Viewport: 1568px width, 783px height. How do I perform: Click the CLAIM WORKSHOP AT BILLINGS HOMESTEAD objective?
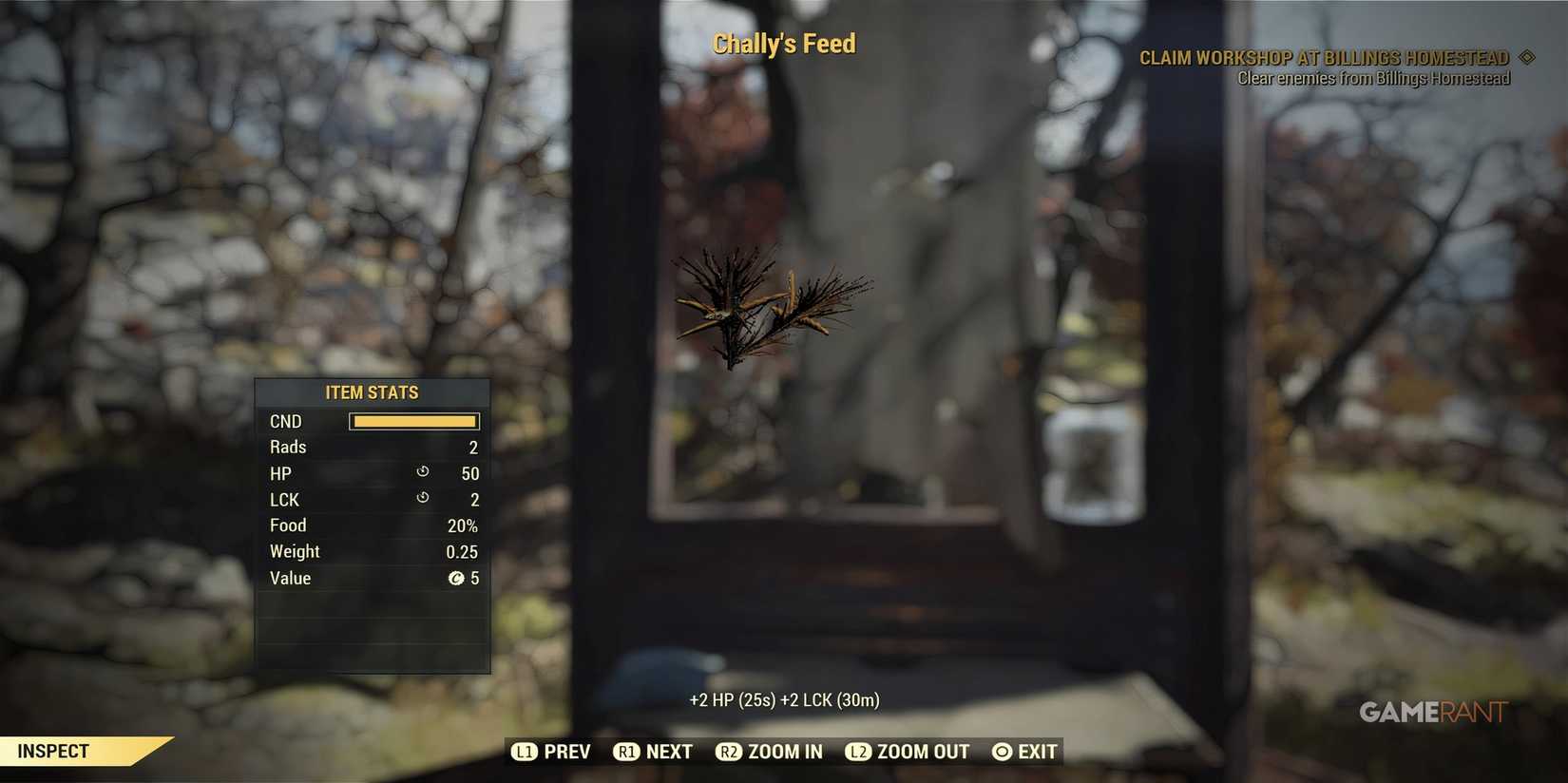pos(1323,57)
